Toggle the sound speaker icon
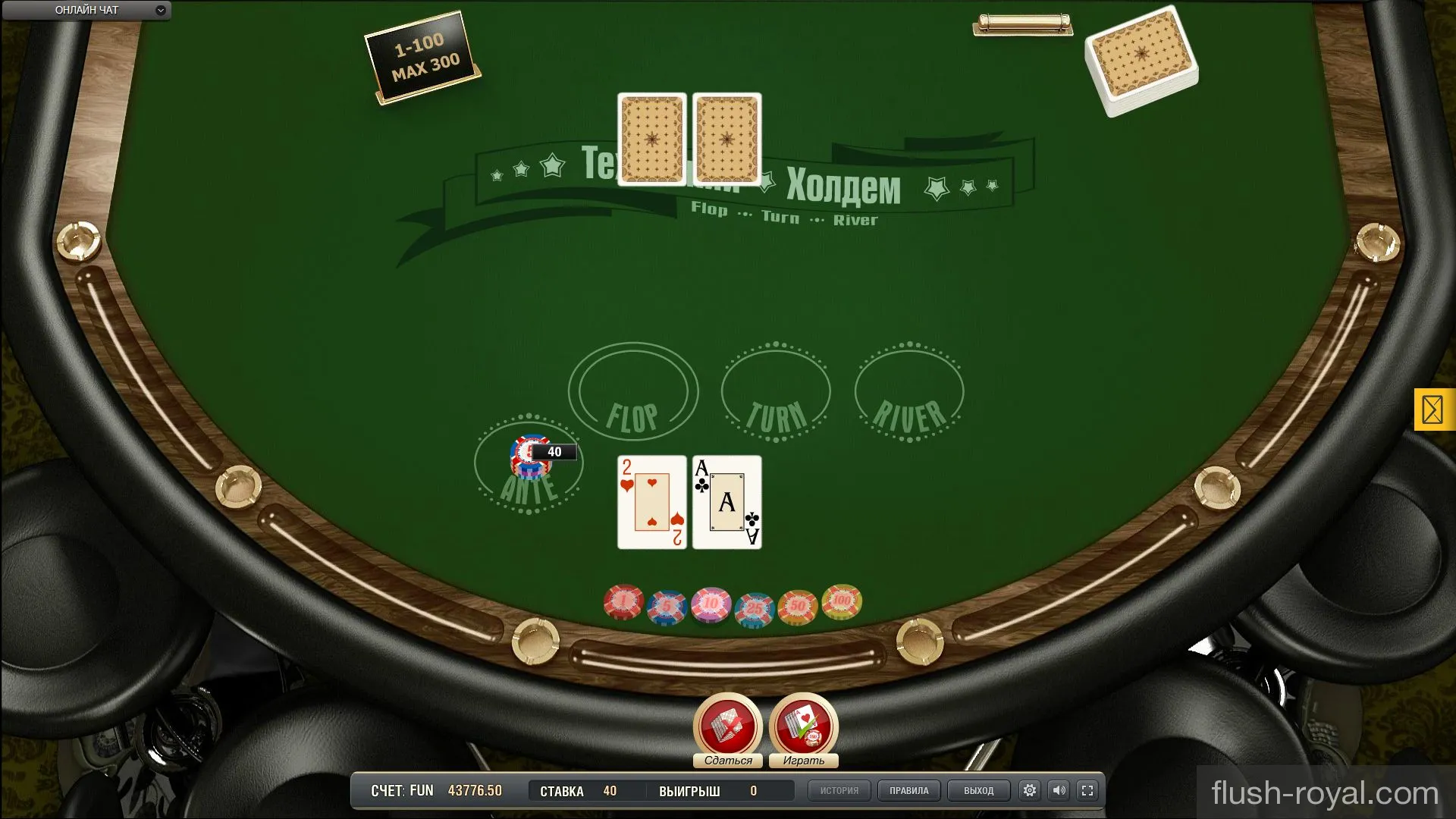This screenshot has height=819, width=1456. click(1059, 790)
